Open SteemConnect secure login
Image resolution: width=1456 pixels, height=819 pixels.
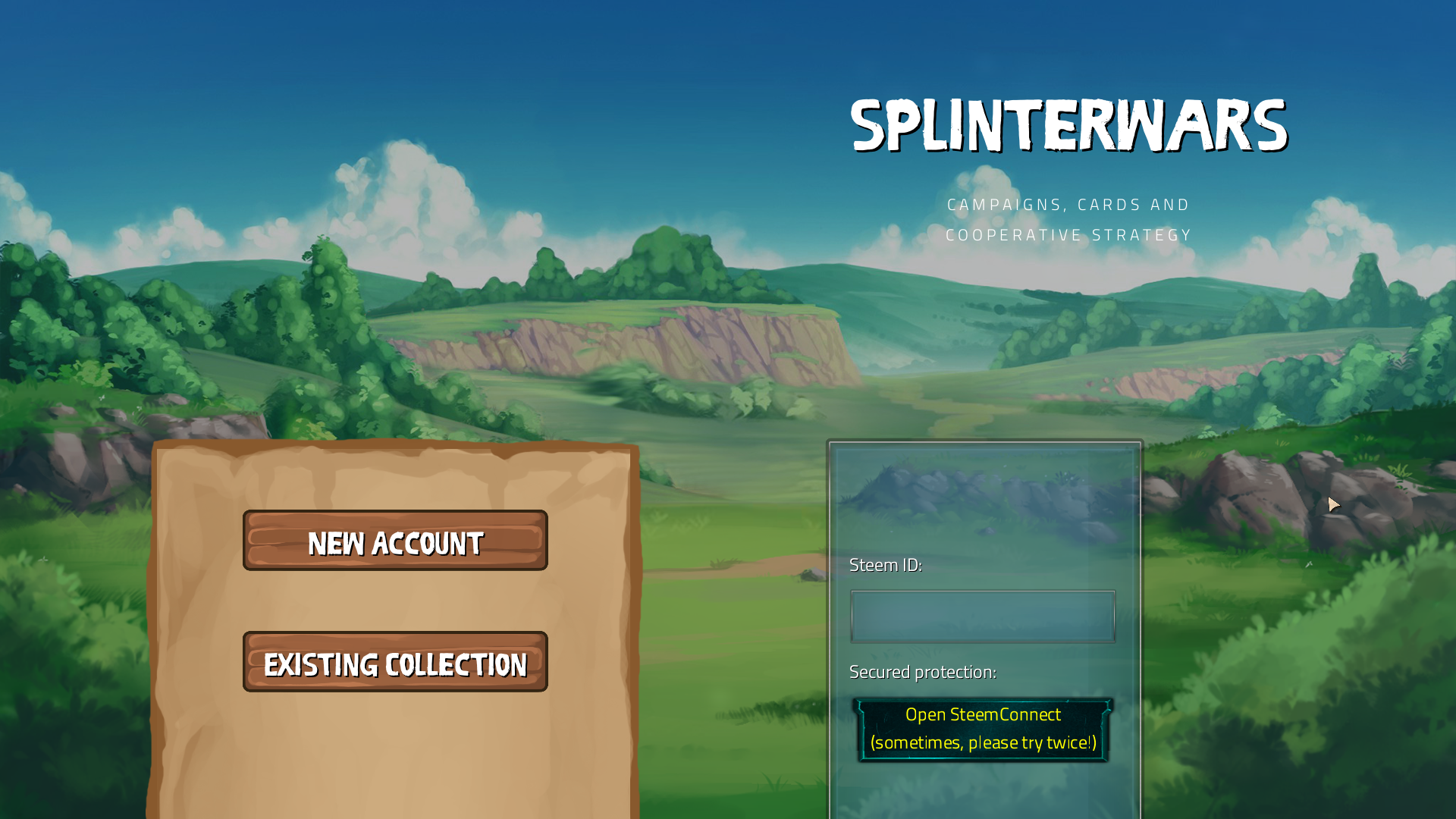pyautogui.click(x=983, y=729)
